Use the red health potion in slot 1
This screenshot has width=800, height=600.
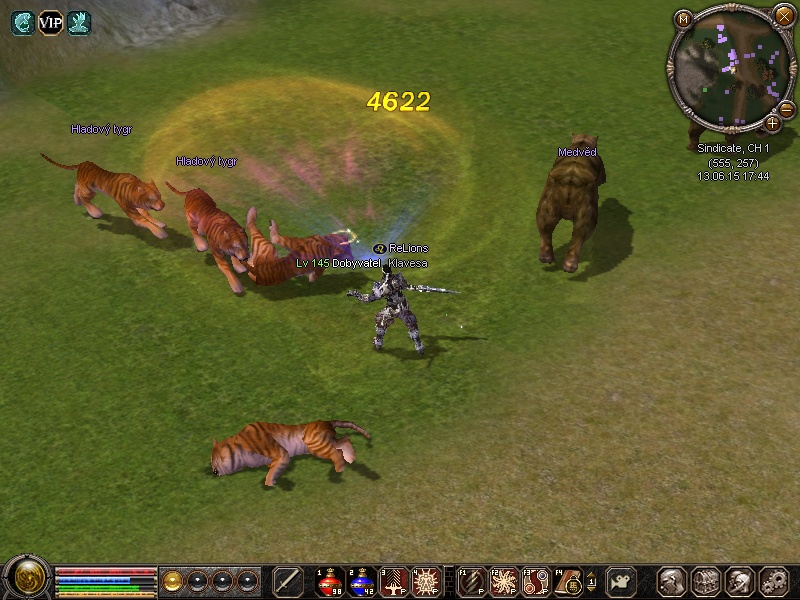point(330,581)
